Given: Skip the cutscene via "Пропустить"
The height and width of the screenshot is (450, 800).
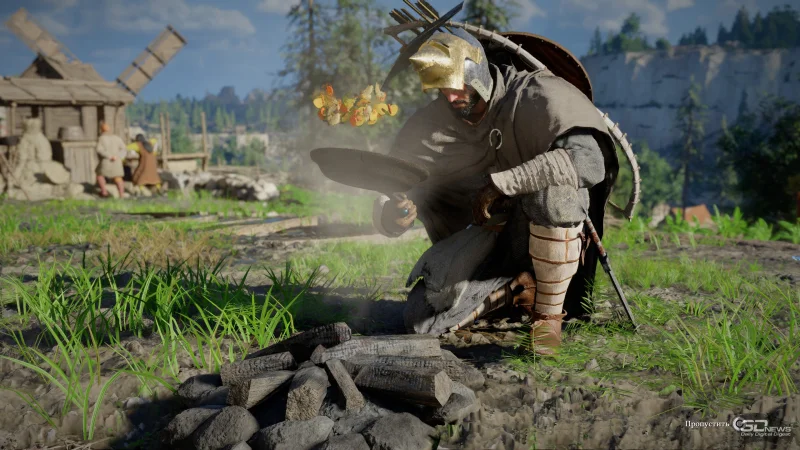Looking at the screenshot, I should point(707,424).
